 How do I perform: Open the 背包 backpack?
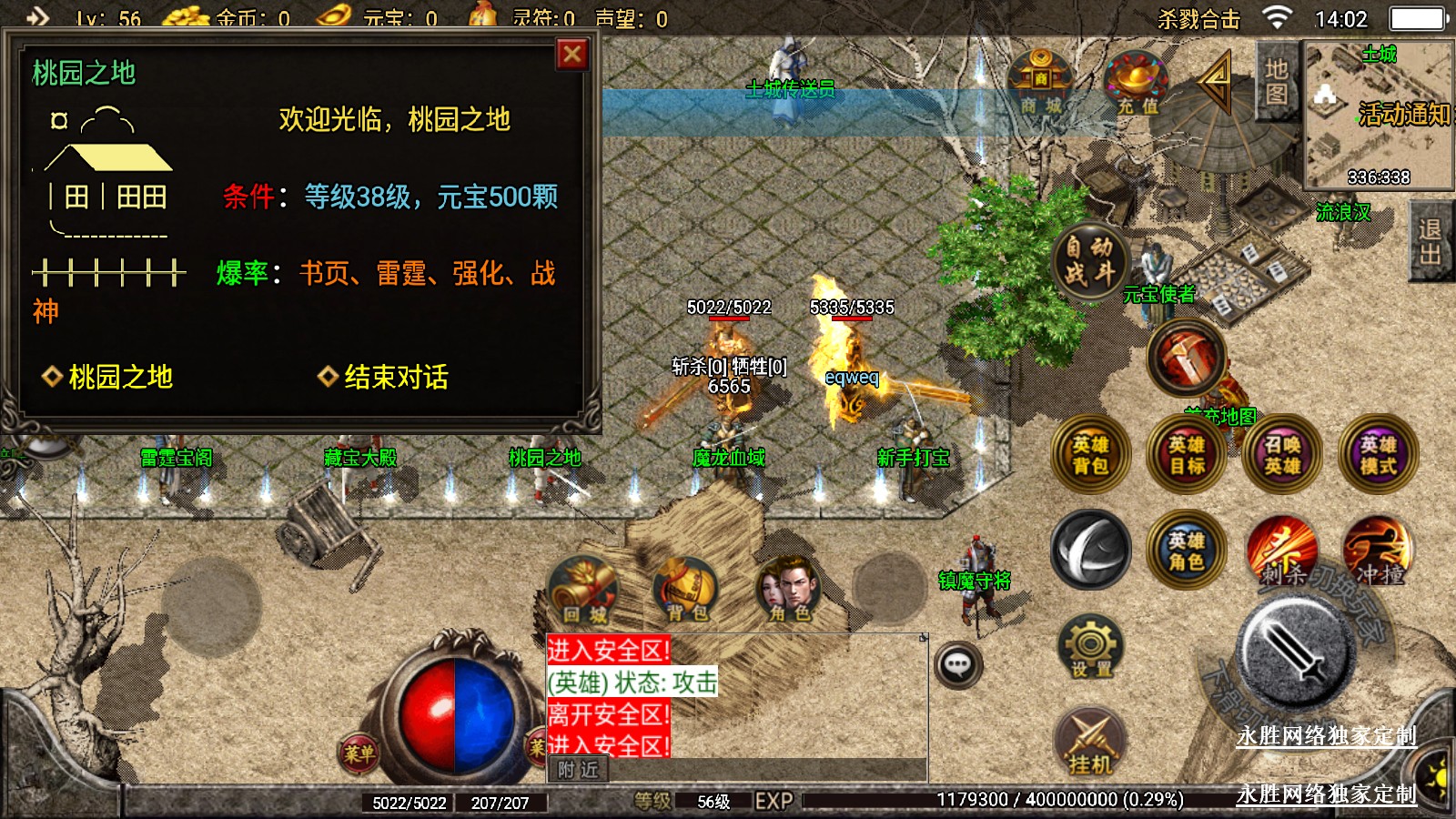(x=686, y=590)
